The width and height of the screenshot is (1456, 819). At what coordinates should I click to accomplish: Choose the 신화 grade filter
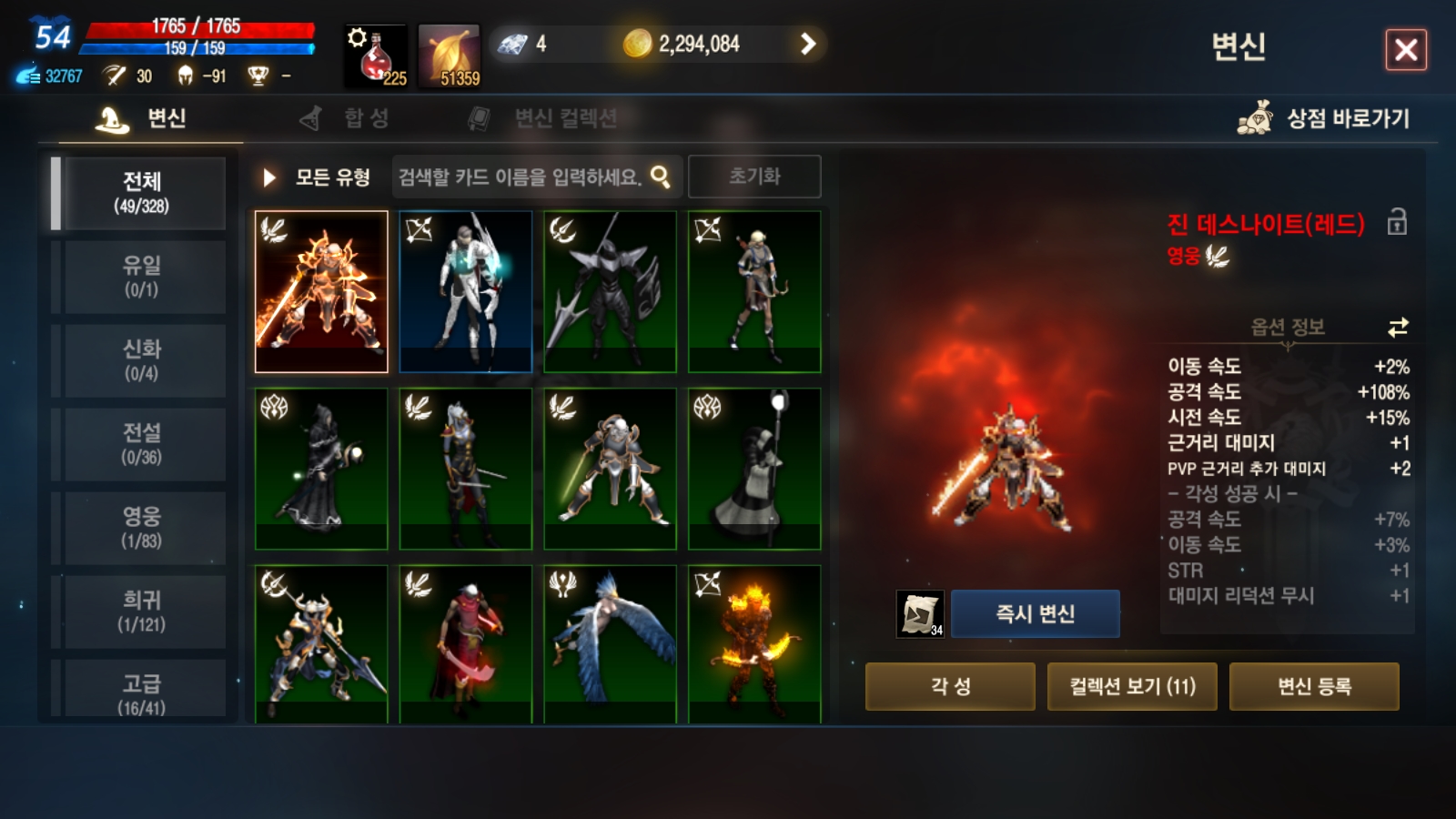[141, 360]
